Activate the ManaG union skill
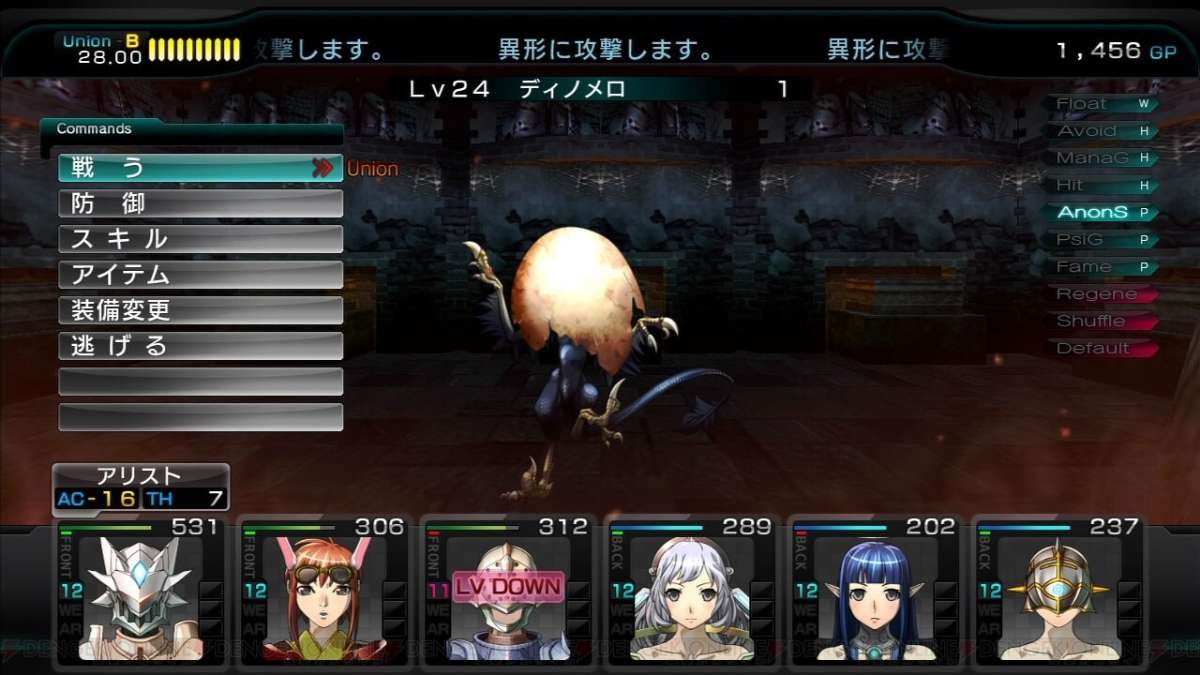1200x675 pixels. 1100,158
